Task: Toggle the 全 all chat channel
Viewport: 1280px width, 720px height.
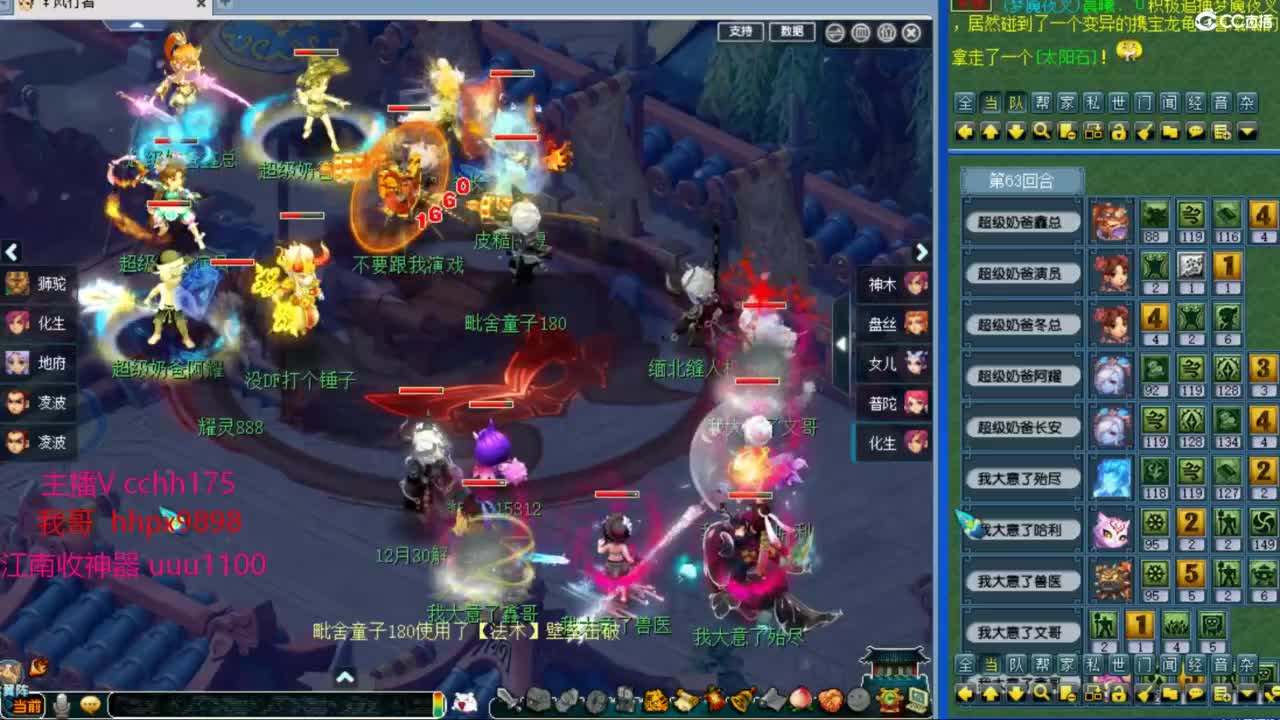Action: pyautogui.click(x=963, y=102)
